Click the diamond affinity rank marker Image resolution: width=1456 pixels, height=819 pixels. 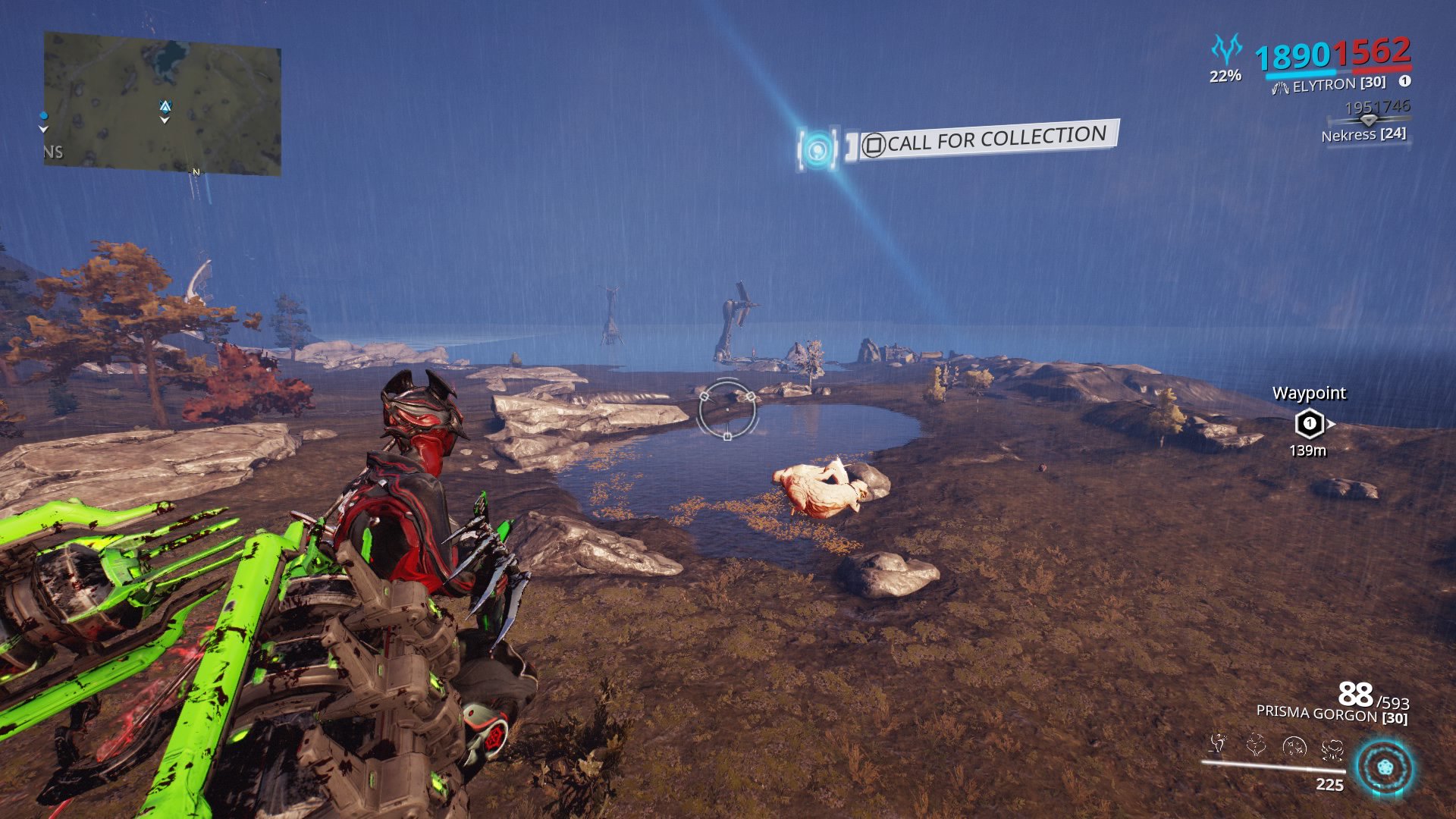click(1369, 120)
